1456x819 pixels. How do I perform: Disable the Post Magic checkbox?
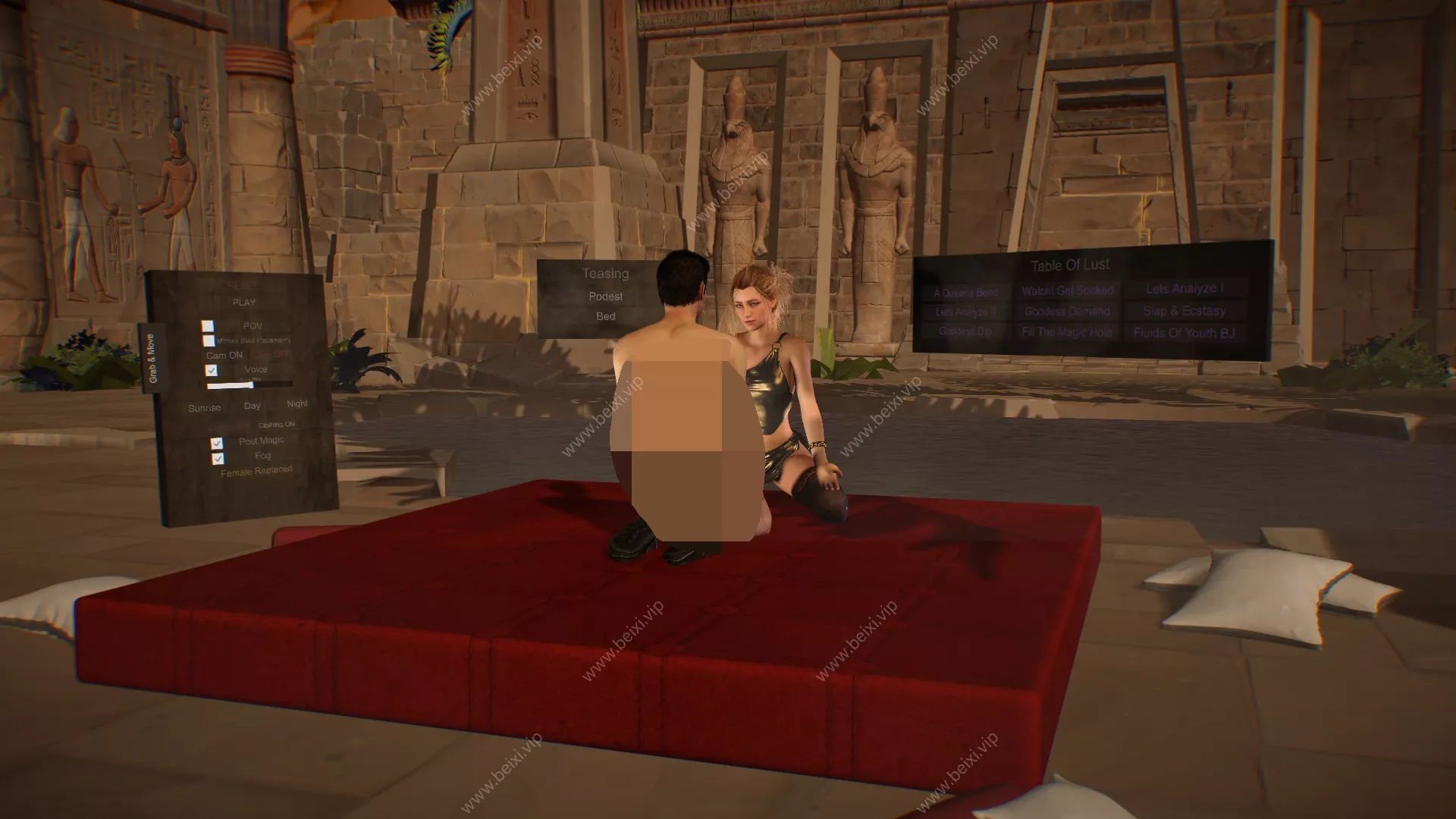pyautogui.click(x=217, y=442)
